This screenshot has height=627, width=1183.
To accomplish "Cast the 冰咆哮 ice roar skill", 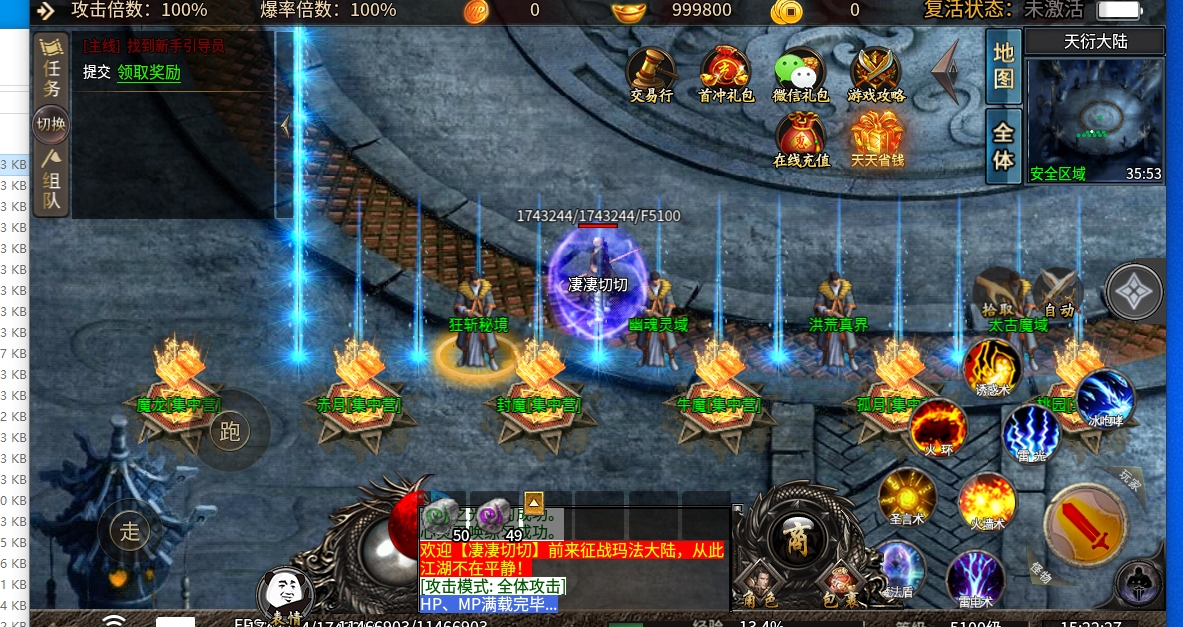I will pyautogui.click(x=1105, y=398).
